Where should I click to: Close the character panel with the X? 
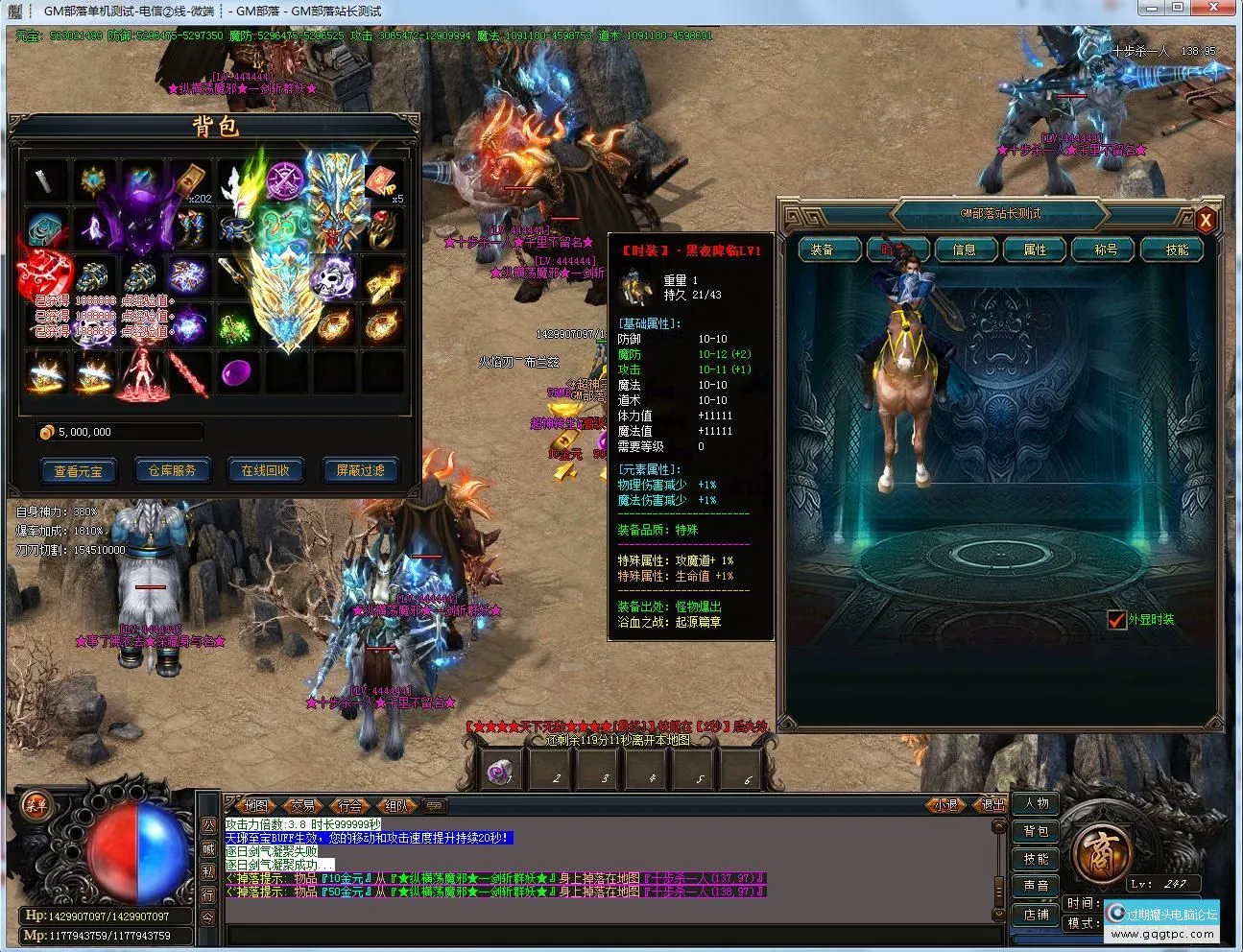(1206, 221)
